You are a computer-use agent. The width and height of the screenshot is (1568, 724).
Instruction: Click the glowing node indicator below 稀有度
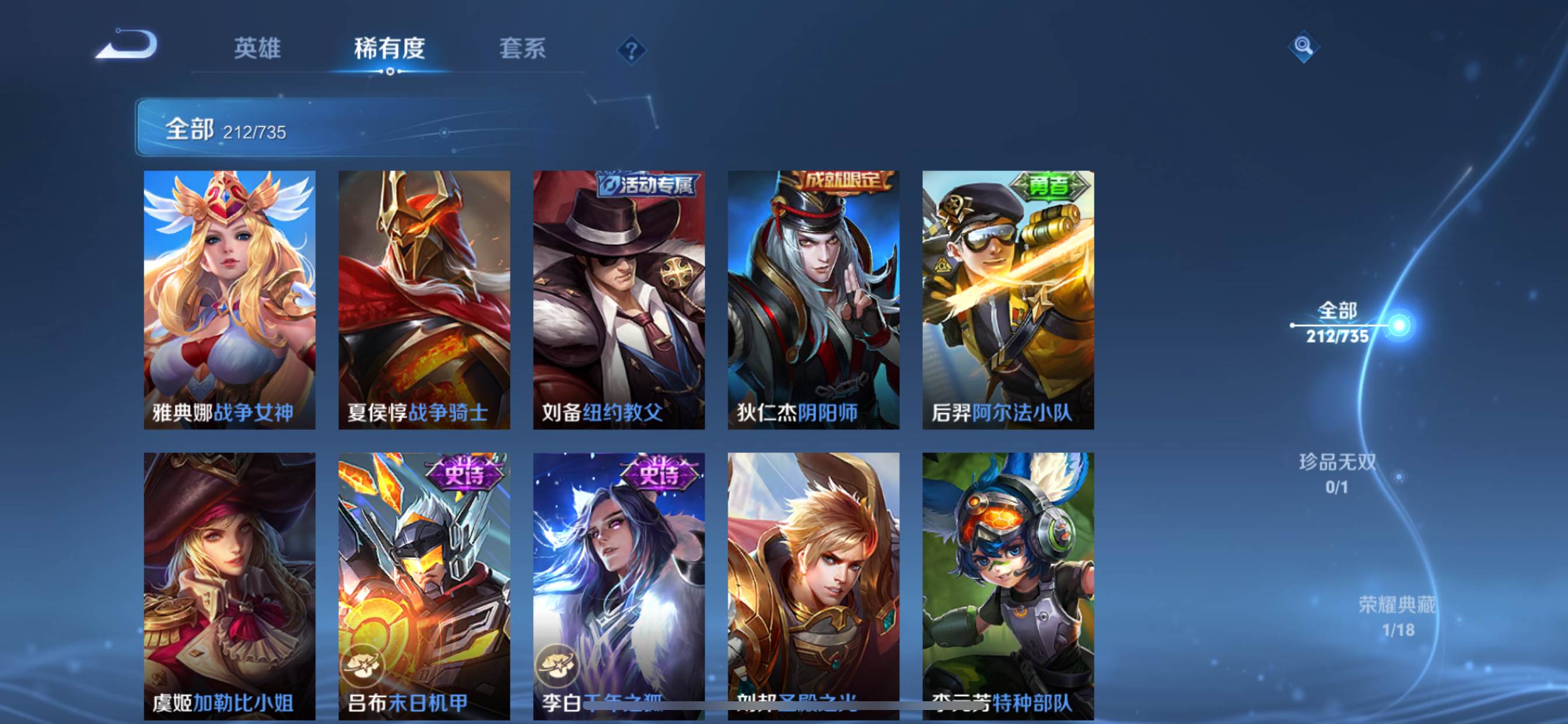[391, 71]
